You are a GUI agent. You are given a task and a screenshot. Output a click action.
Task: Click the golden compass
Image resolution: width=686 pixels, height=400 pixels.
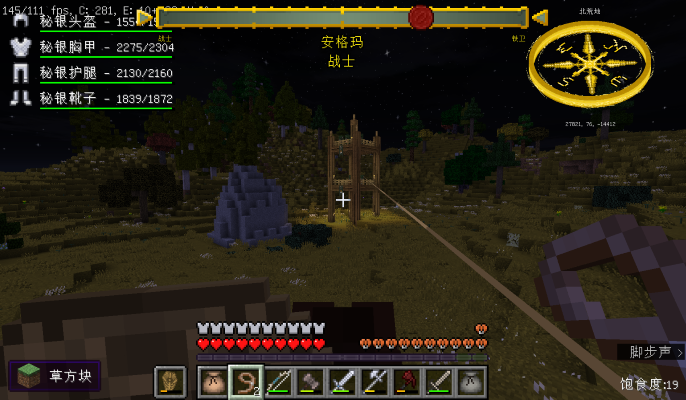tap(589, 64)
